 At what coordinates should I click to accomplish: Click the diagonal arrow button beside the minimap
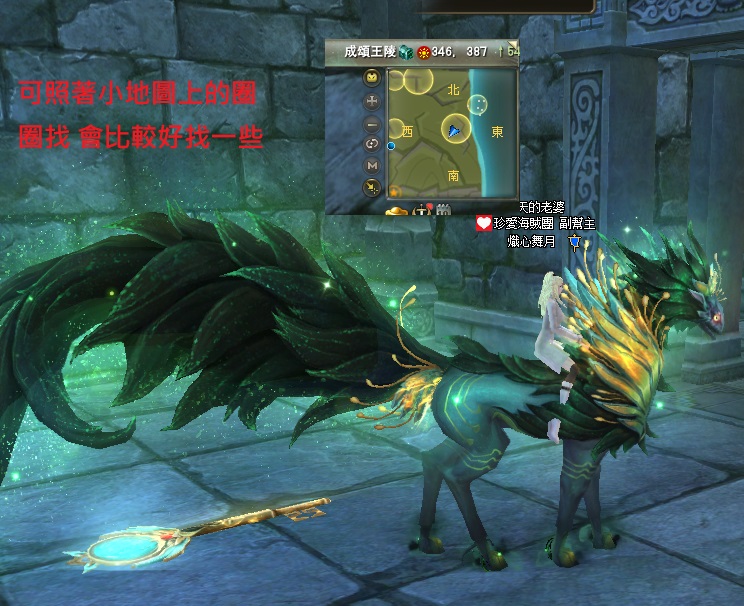tap(373, 187)
